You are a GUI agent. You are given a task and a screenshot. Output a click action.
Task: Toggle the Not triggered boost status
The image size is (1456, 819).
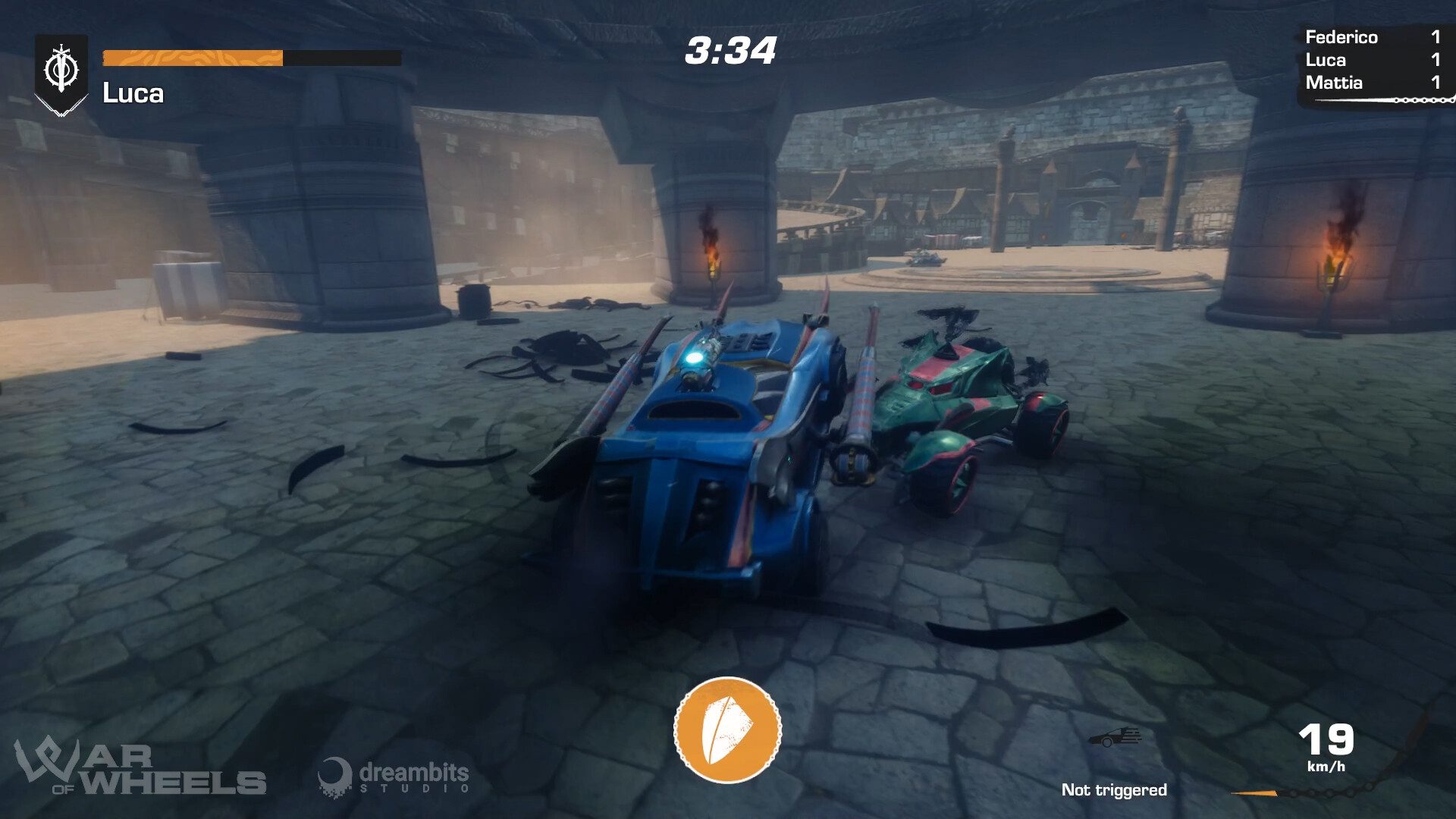[1116, 789]
